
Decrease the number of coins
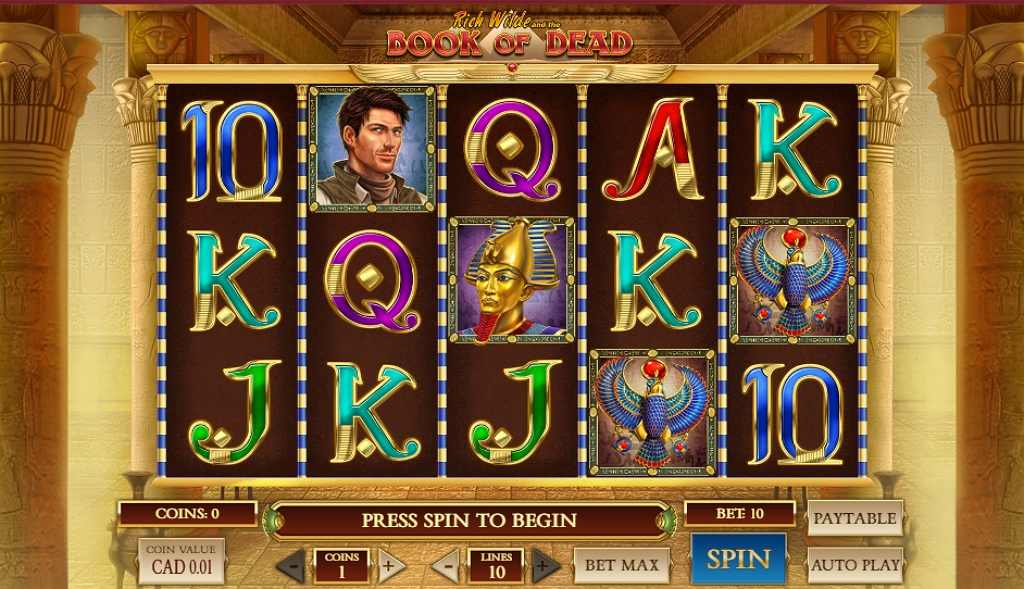(x=291, y=566)
